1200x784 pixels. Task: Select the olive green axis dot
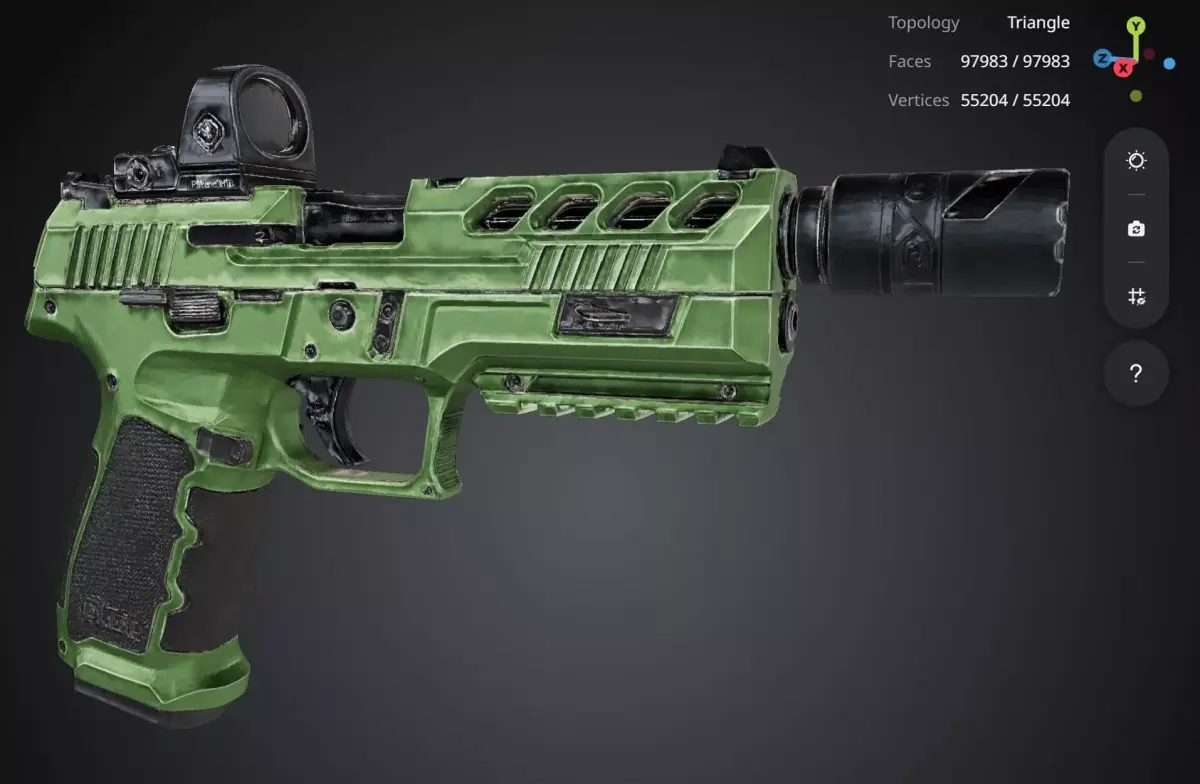pyautogui.click(x=1136, y=96)
